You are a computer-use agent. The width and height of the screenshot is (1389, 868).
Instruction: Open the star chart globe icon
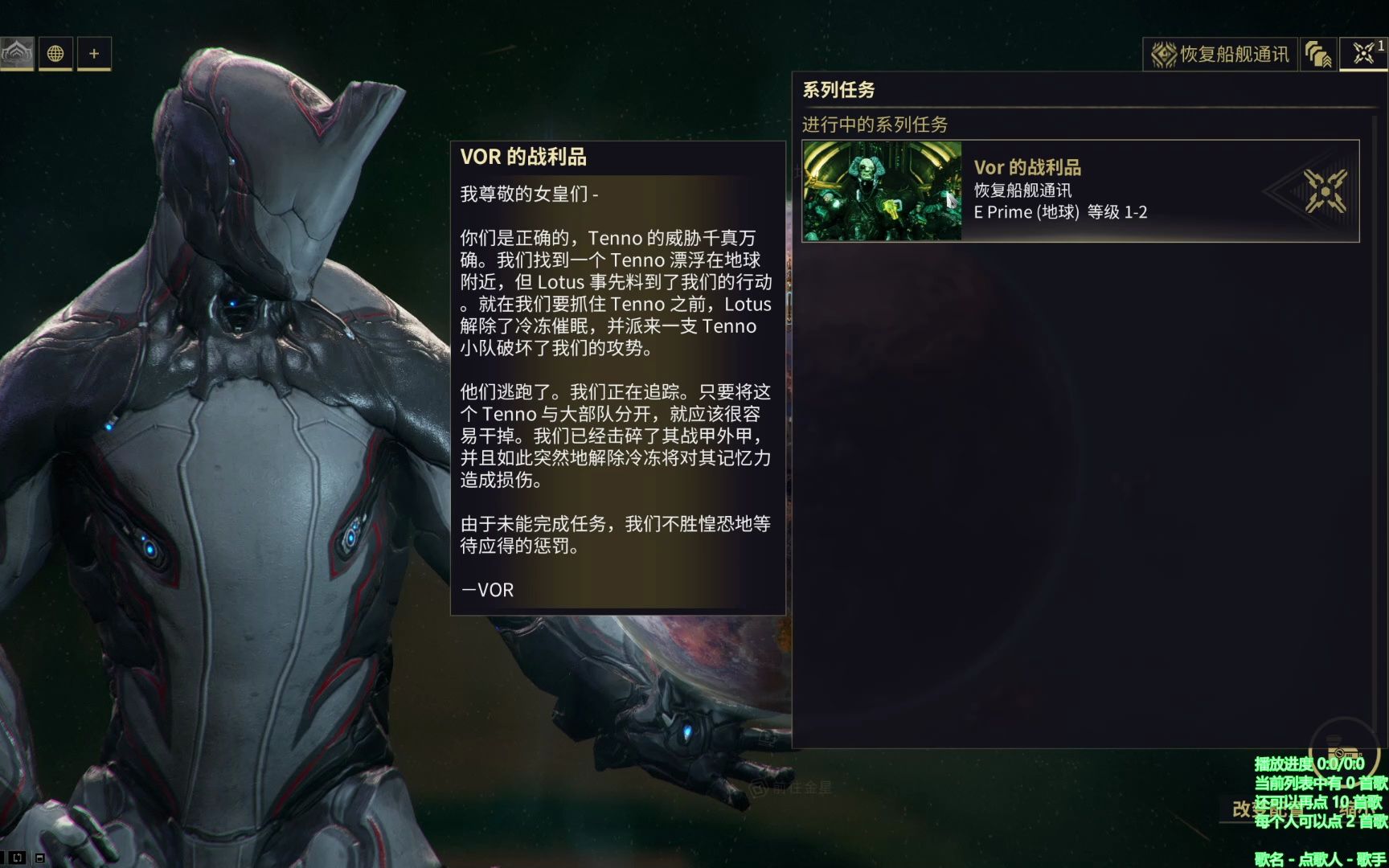(55, 54)
